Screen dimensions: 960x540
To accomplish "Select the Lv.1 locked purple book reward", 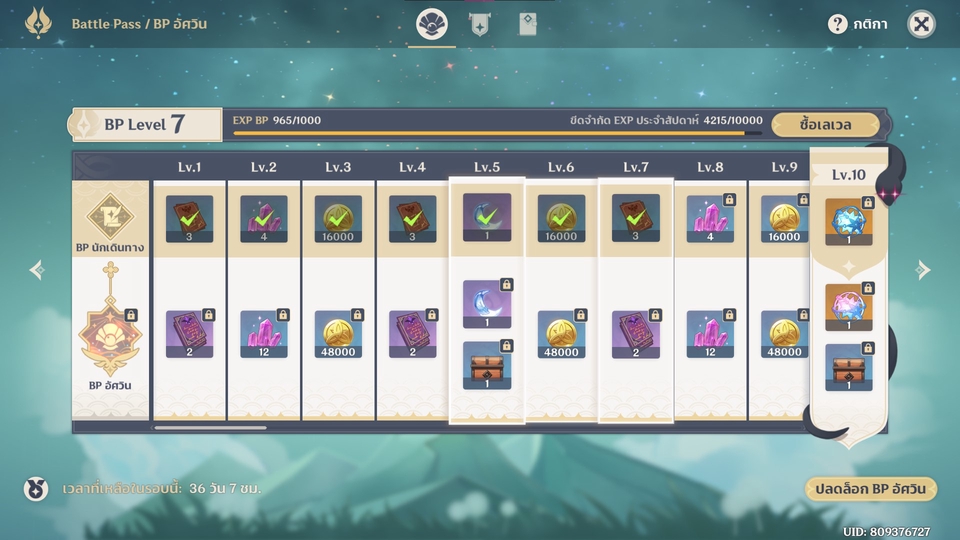I will pyautogui.click(x=190, y=334).
